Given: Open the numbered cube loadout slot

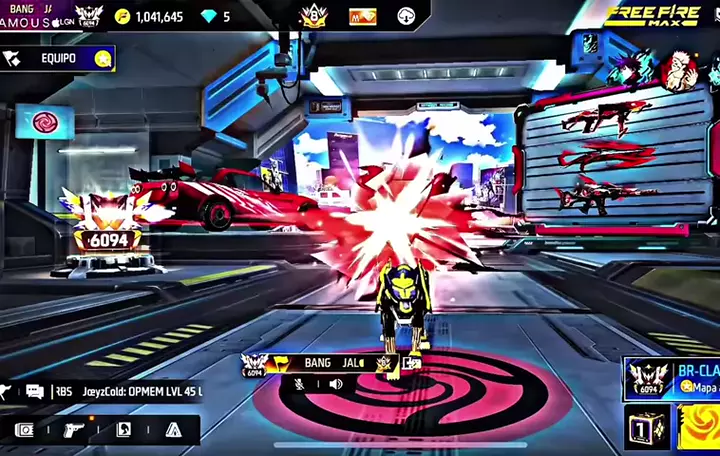Looking at the screenshot, I should point(646,428).
